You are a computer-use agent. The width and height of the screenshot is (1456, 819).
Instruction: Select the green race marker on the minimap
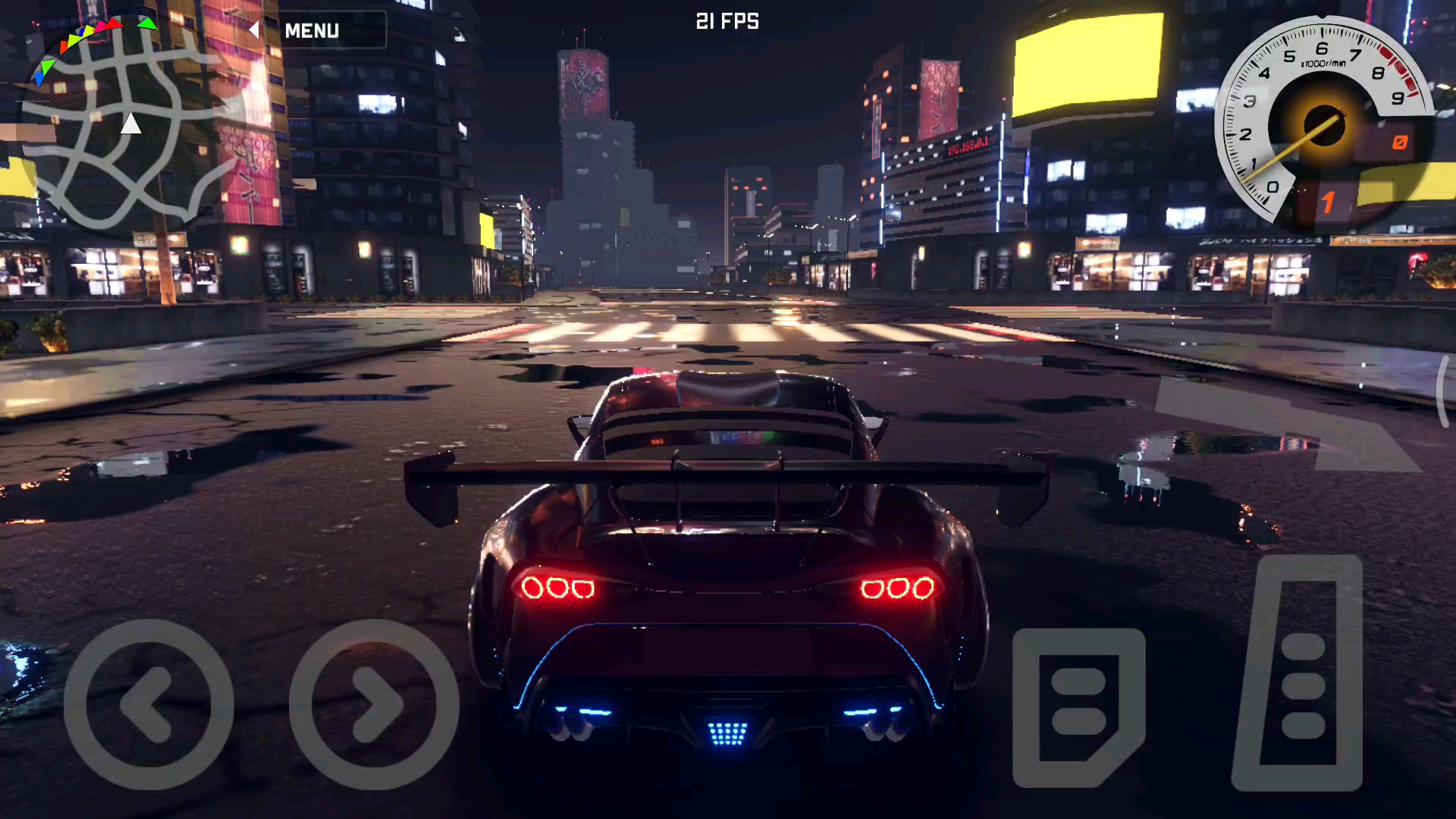click(x=146, y=24)
